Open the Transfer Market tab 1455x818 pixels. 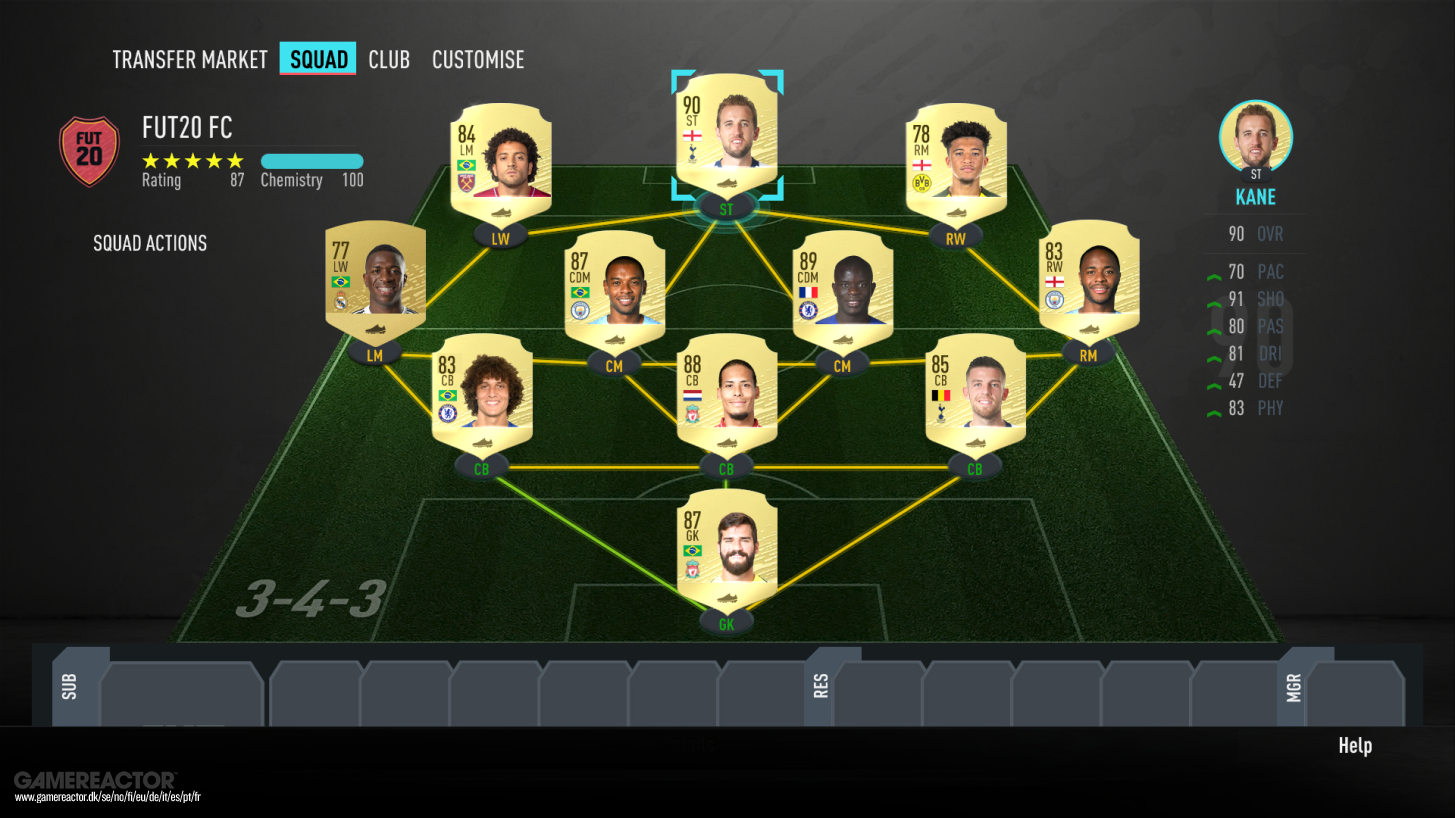(x=190, y=60)
